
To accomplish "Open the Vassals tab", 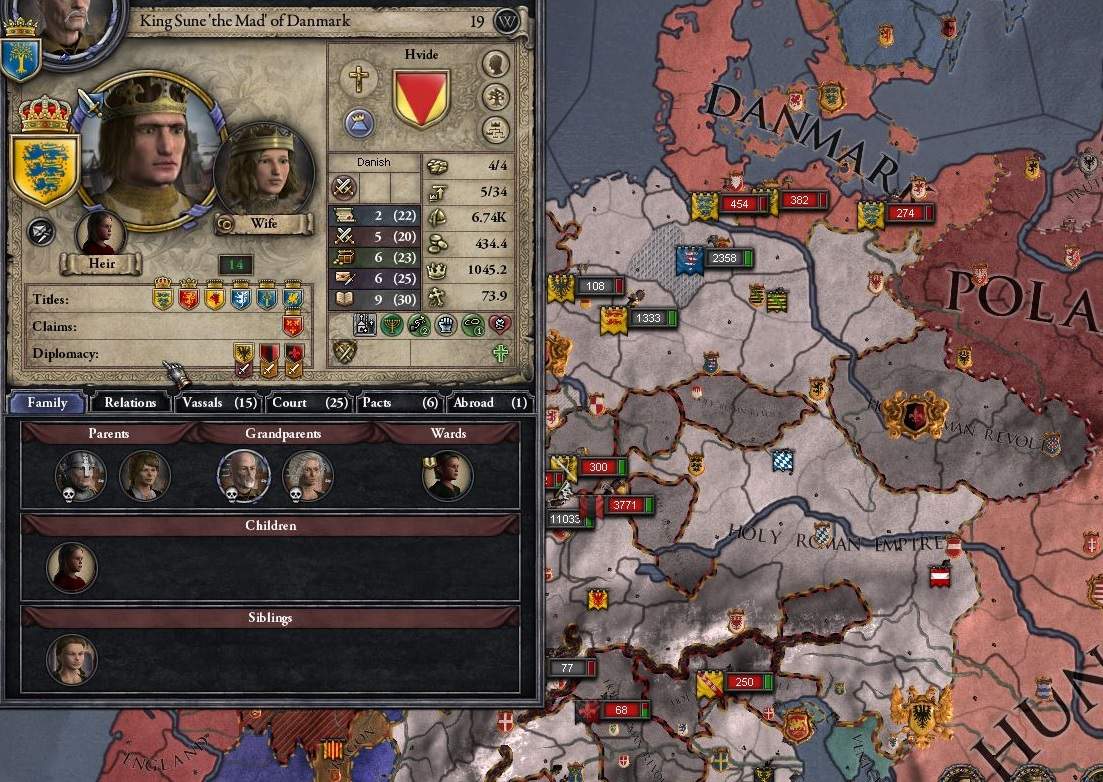I will (219, 402).
